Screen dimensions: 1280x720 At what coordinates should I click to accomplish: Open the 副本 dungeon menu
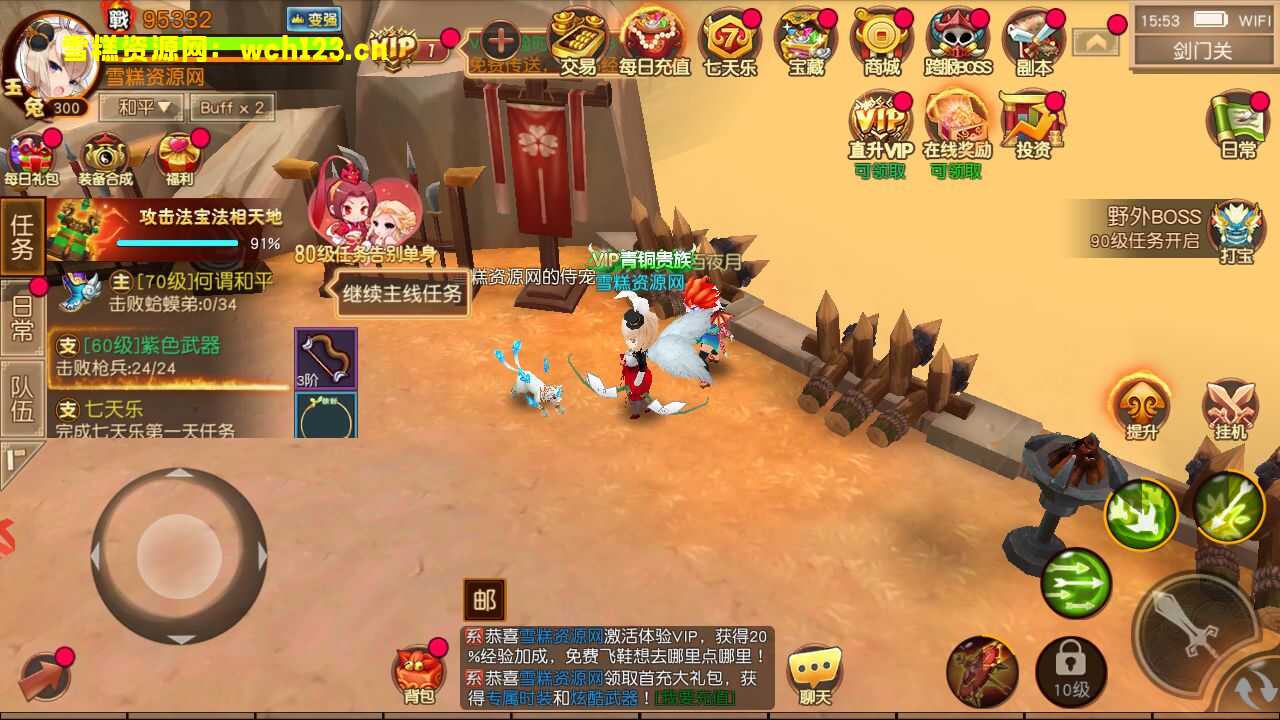1033,42
